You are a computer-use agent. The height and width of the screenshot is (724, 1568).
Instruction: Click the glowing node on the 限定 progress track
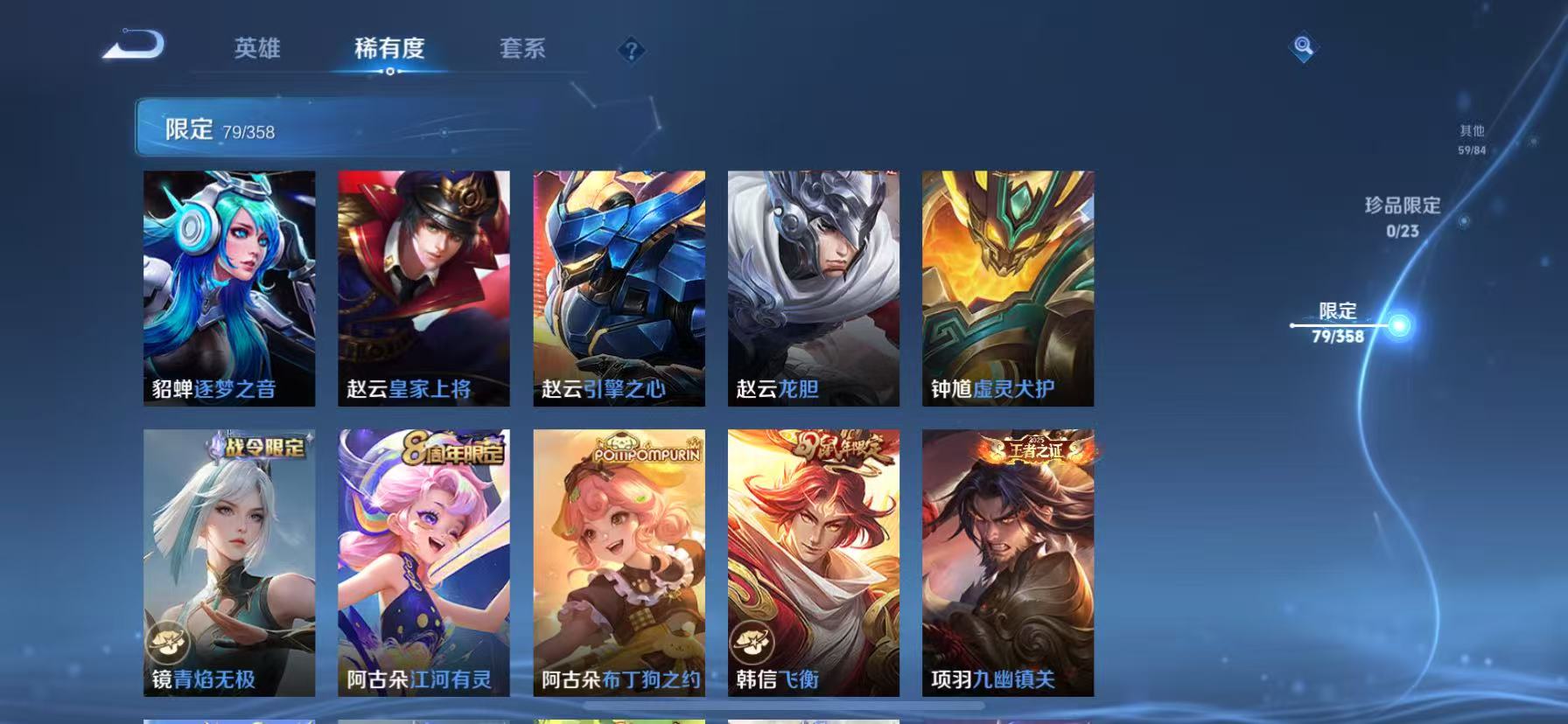1400,324
